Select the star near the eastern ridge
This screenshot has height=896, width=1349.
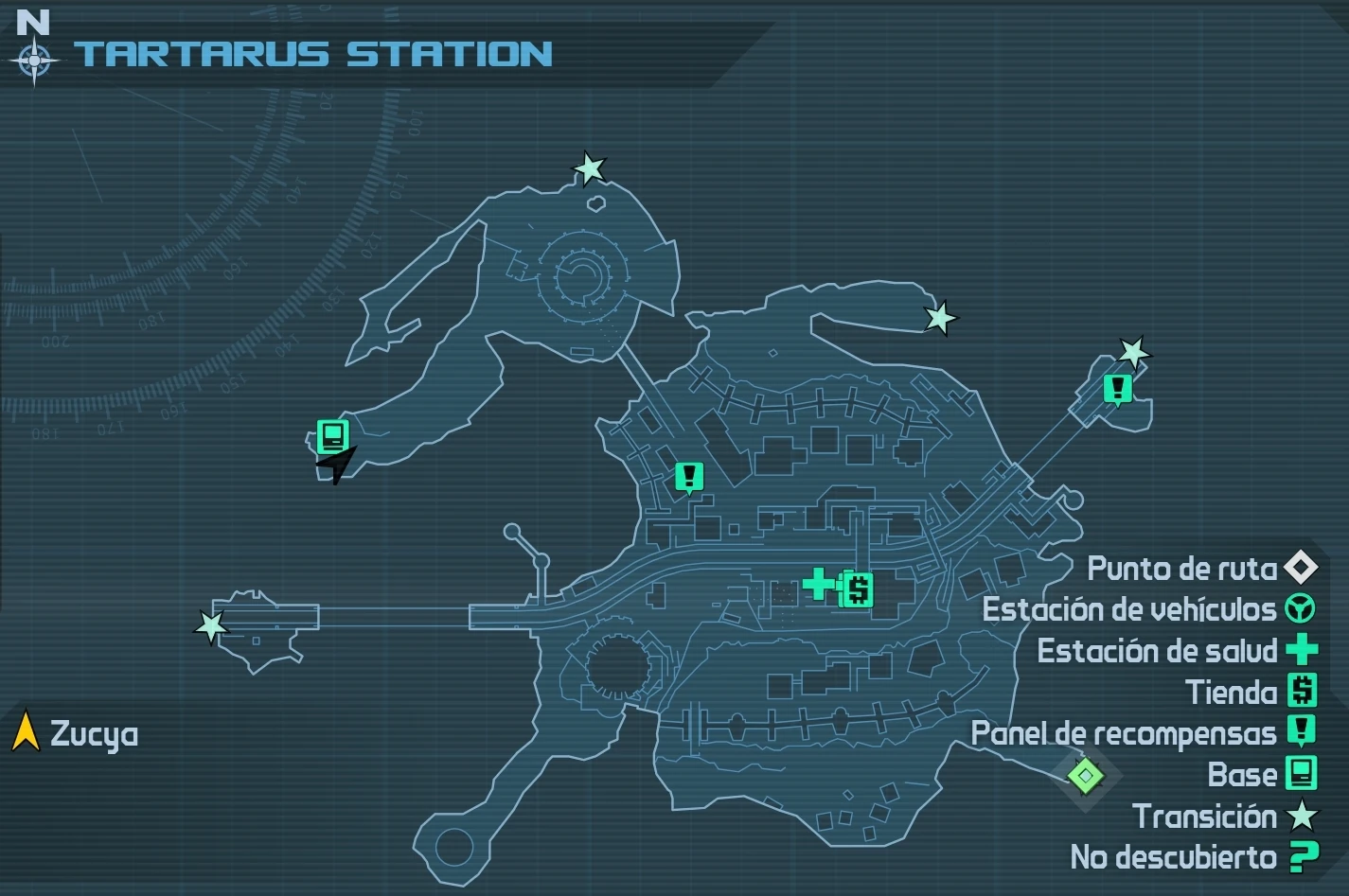coord(940,320)
